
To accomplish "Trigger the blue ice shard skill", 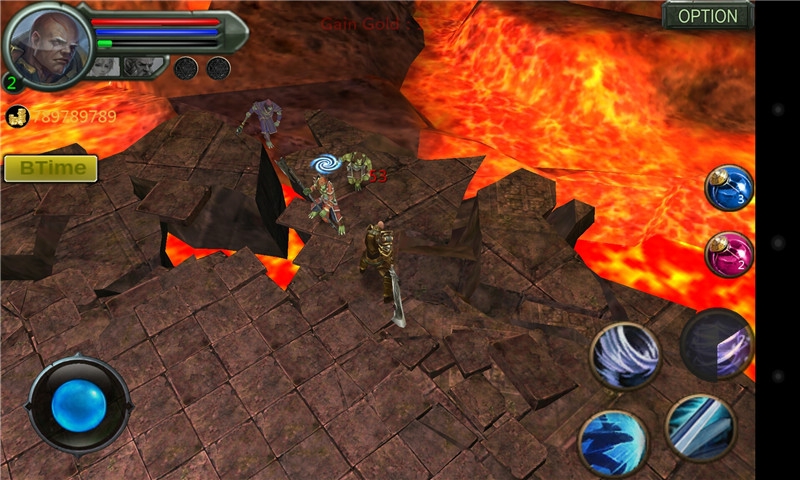I will [613, 443].
